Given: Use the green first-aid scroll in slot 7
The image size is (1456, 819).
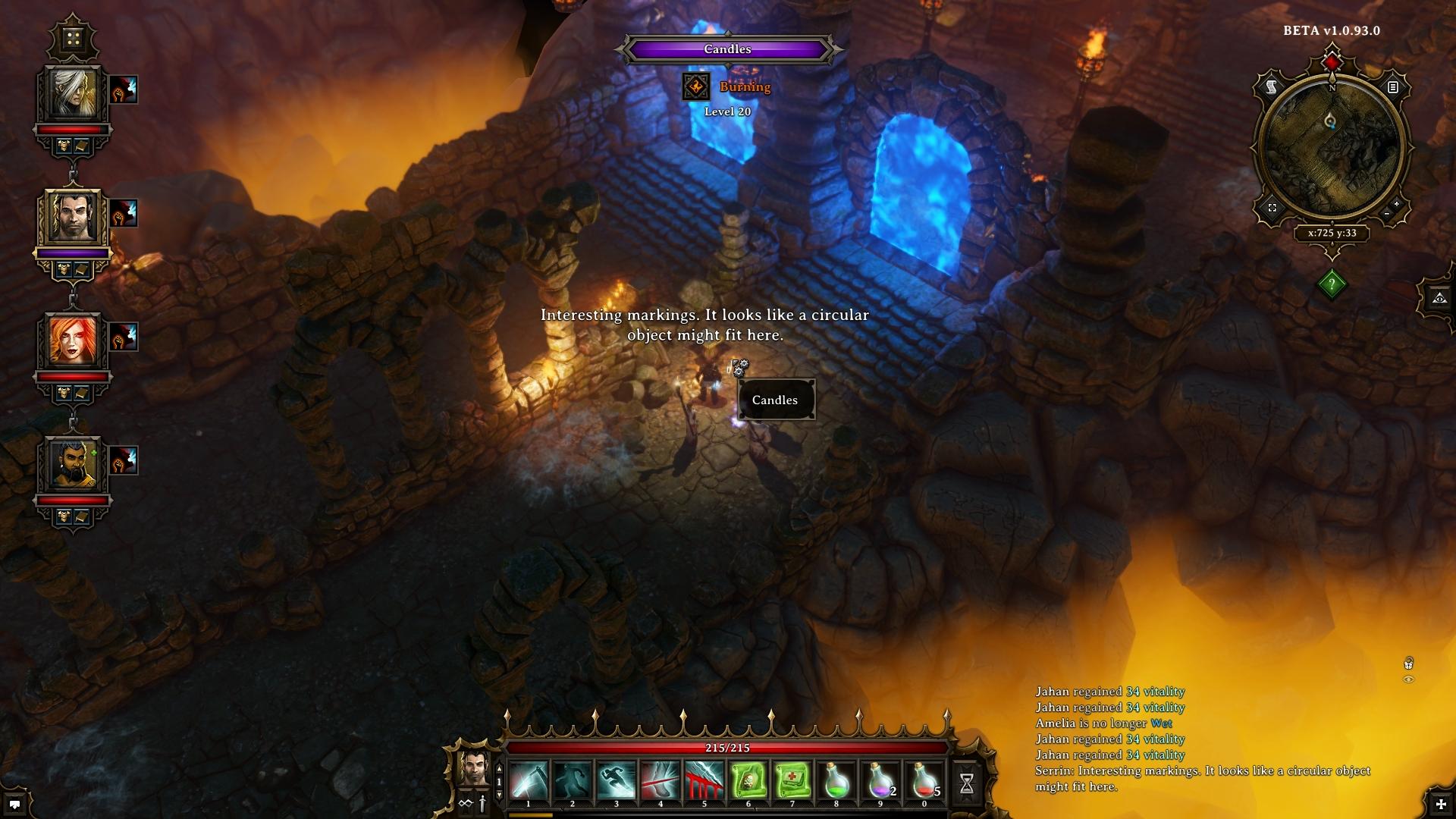Looking at the screenshot, I should pos(792,781).
